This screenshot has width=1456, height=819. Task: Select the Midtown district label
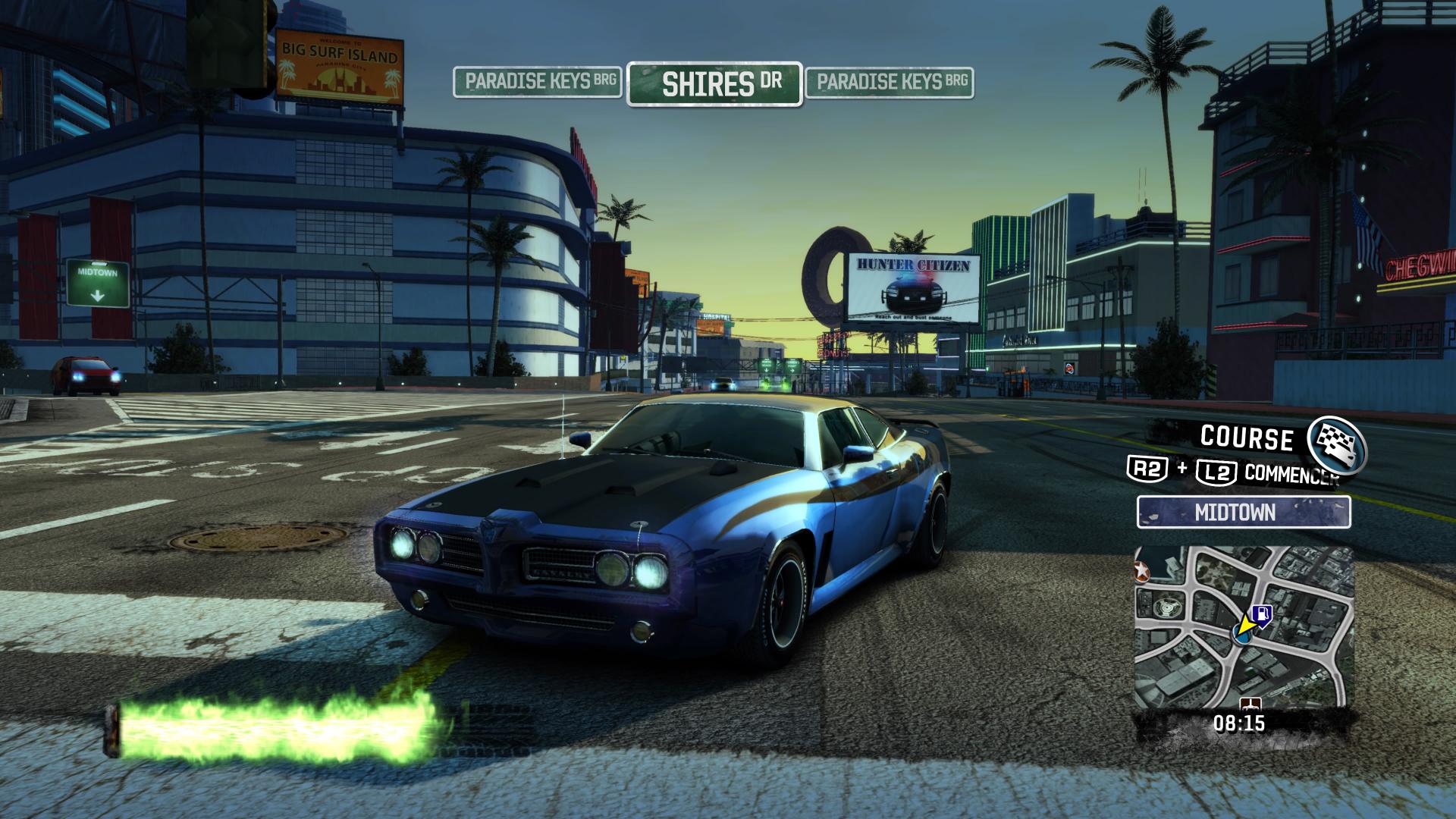click(1243, 512)
